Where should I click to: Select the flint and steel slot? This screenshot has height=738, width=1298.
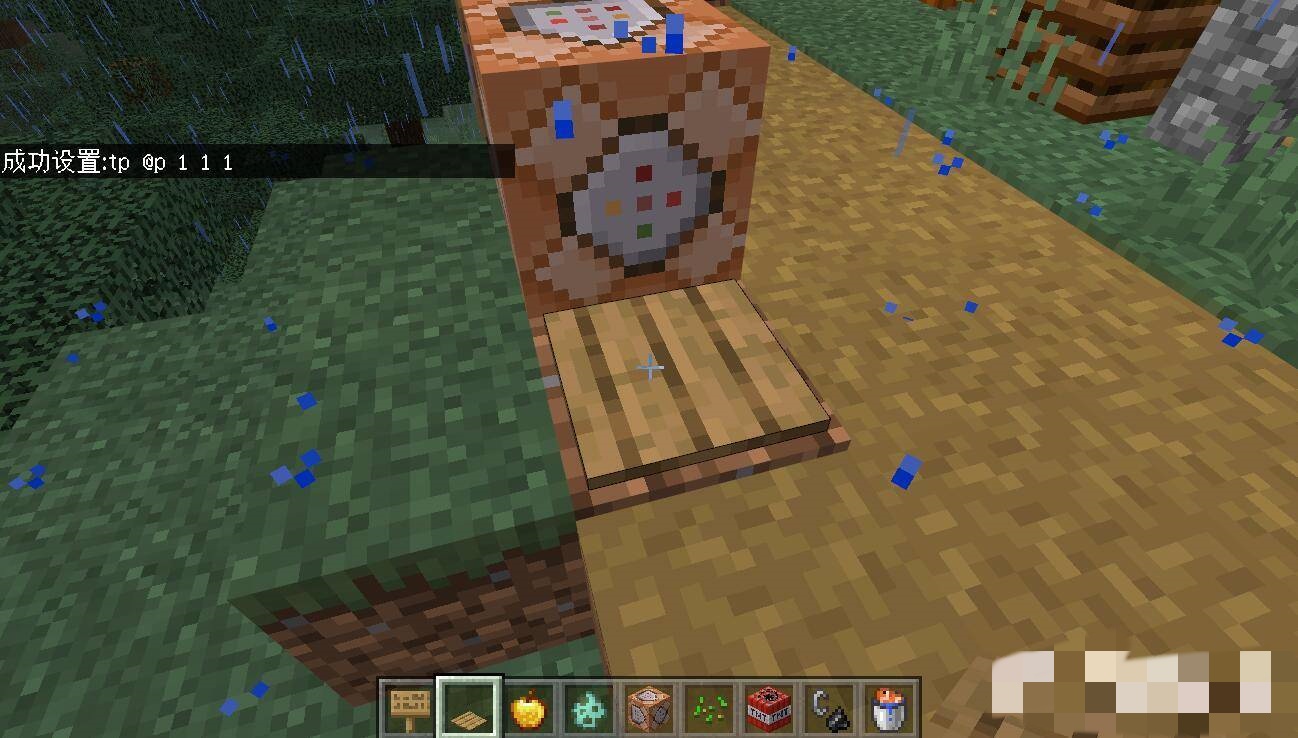pos(829,708)
